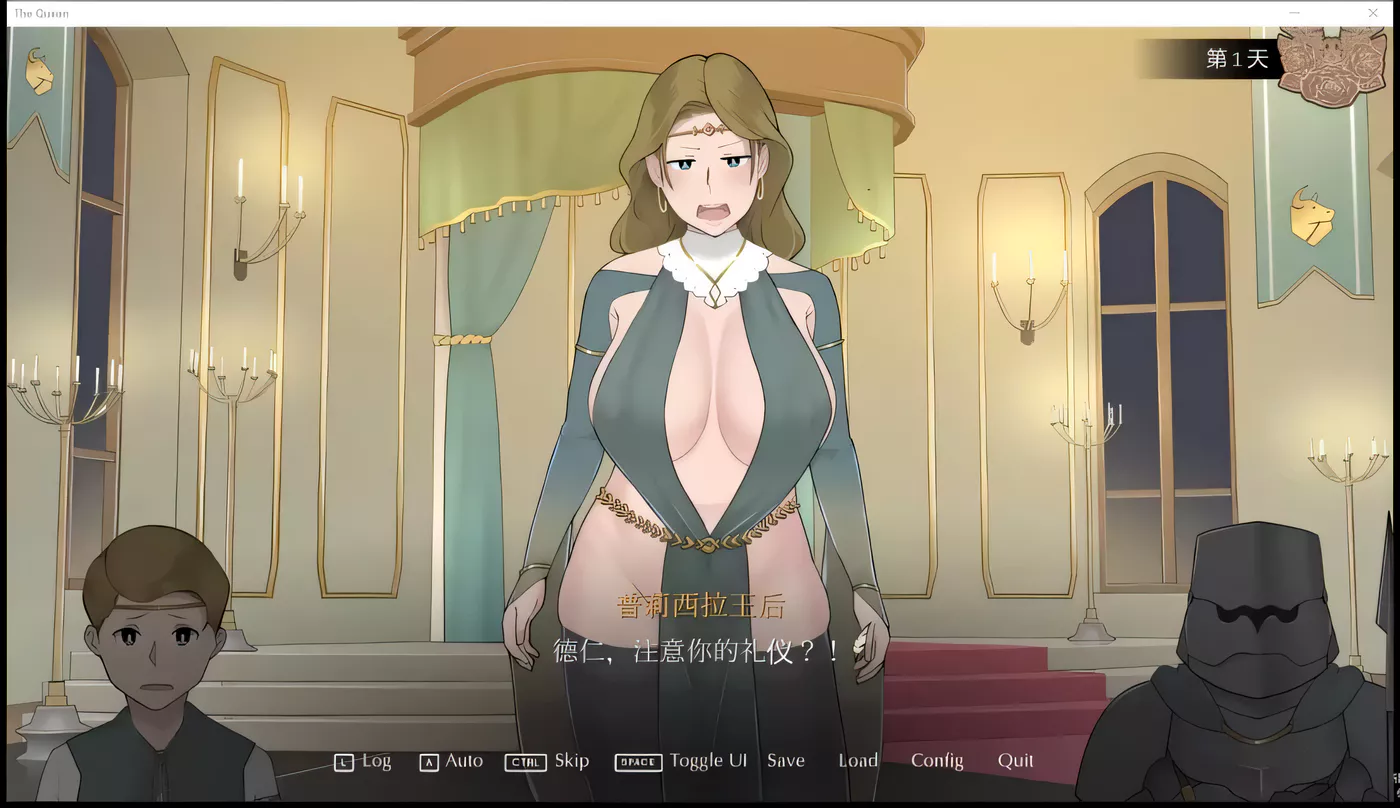Click the SPACE key icon before Toggle UI

pos(637,761)
